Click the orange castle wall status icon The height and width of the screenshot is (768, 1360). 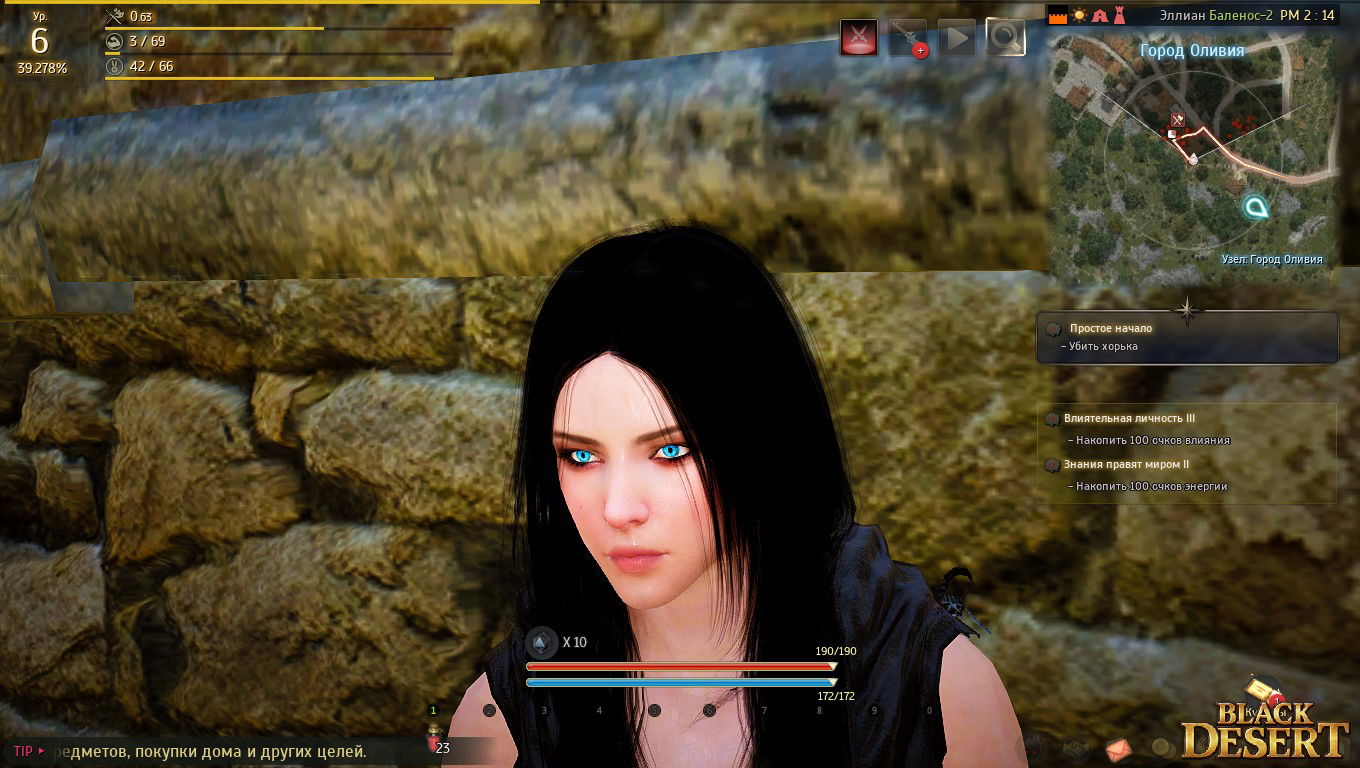tap(1057, 16)
